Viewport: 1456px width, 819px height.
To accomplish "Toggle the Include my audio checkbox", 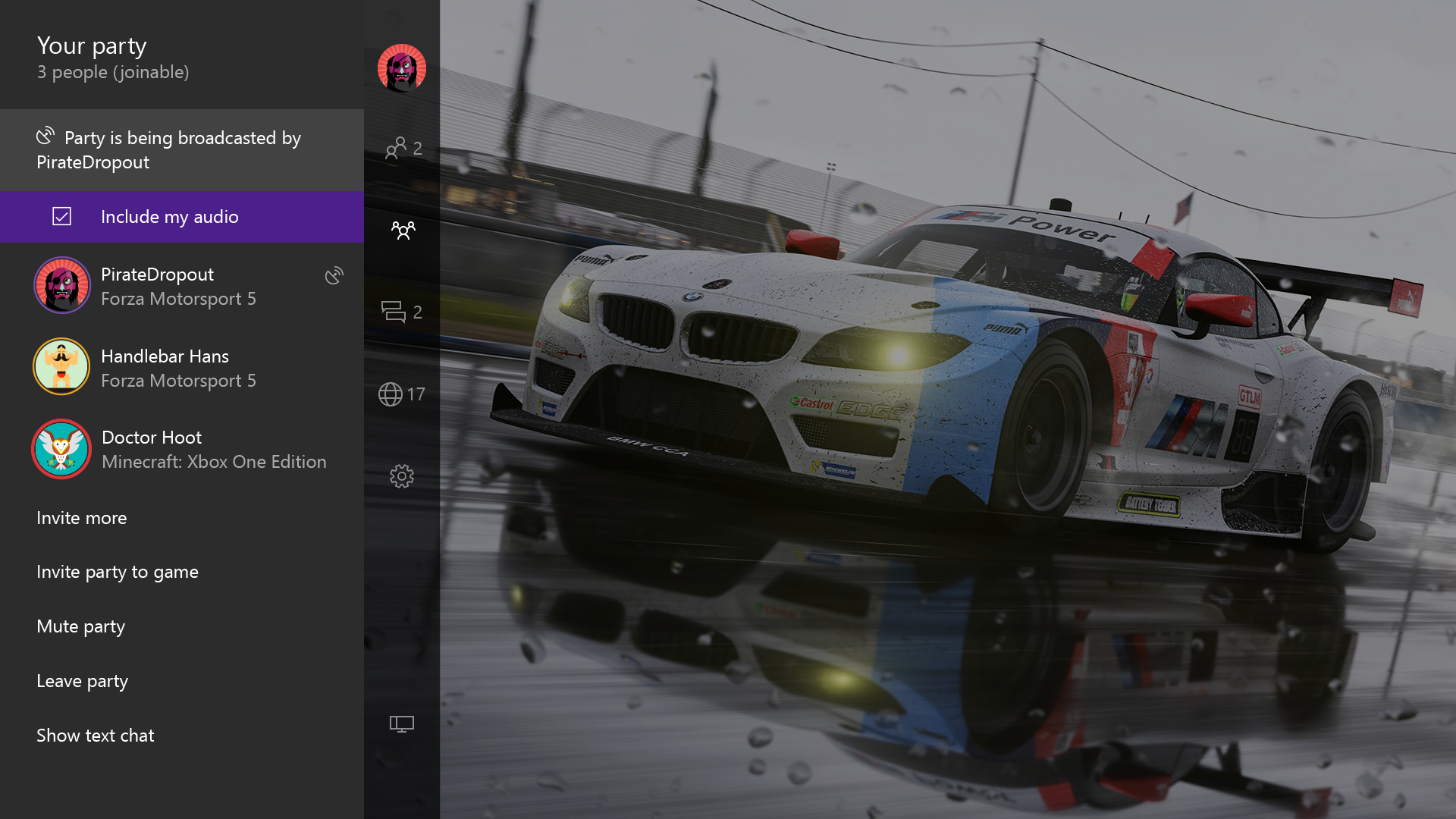I will (x=62, y=217).
